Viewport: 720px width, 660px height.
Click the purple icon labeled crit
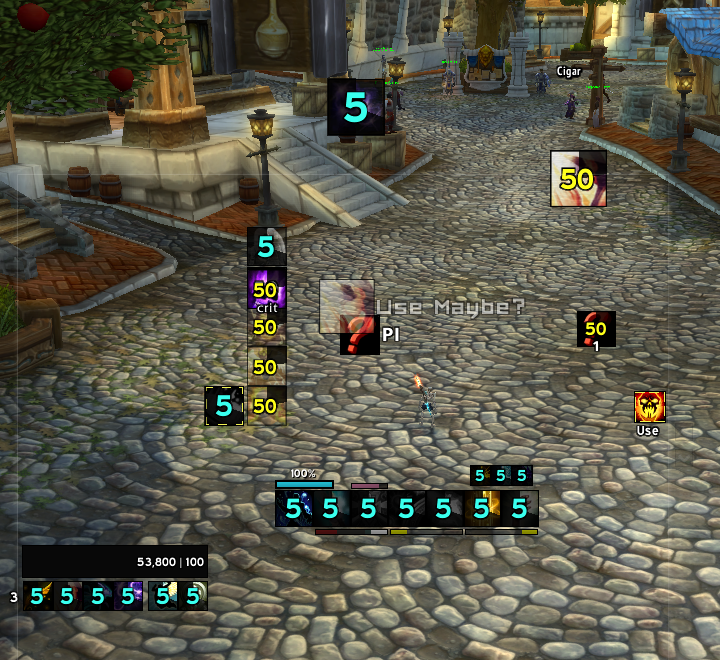(x=267, y=288)
